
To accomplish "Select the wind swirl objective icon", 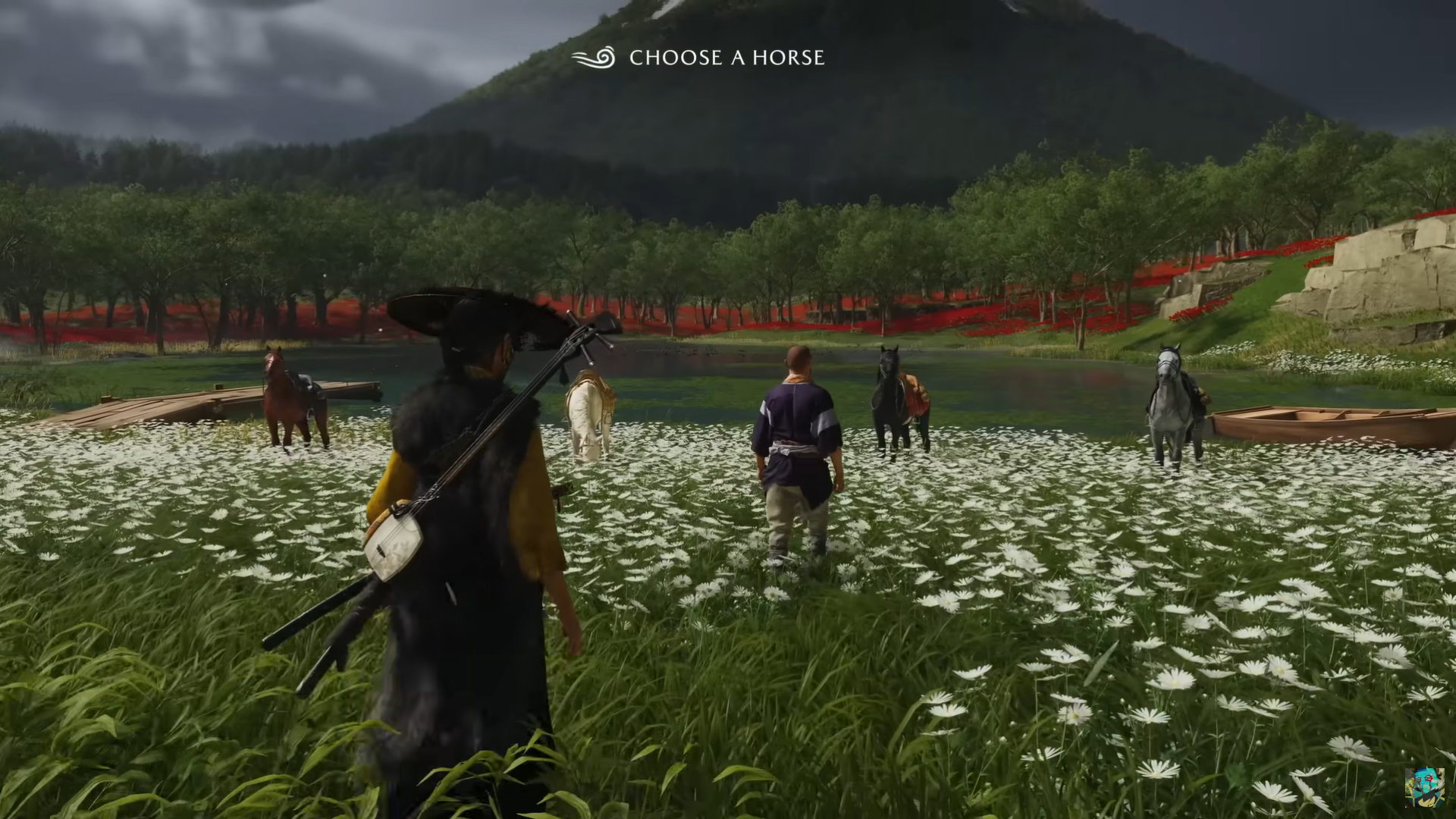I will (593, 58).
